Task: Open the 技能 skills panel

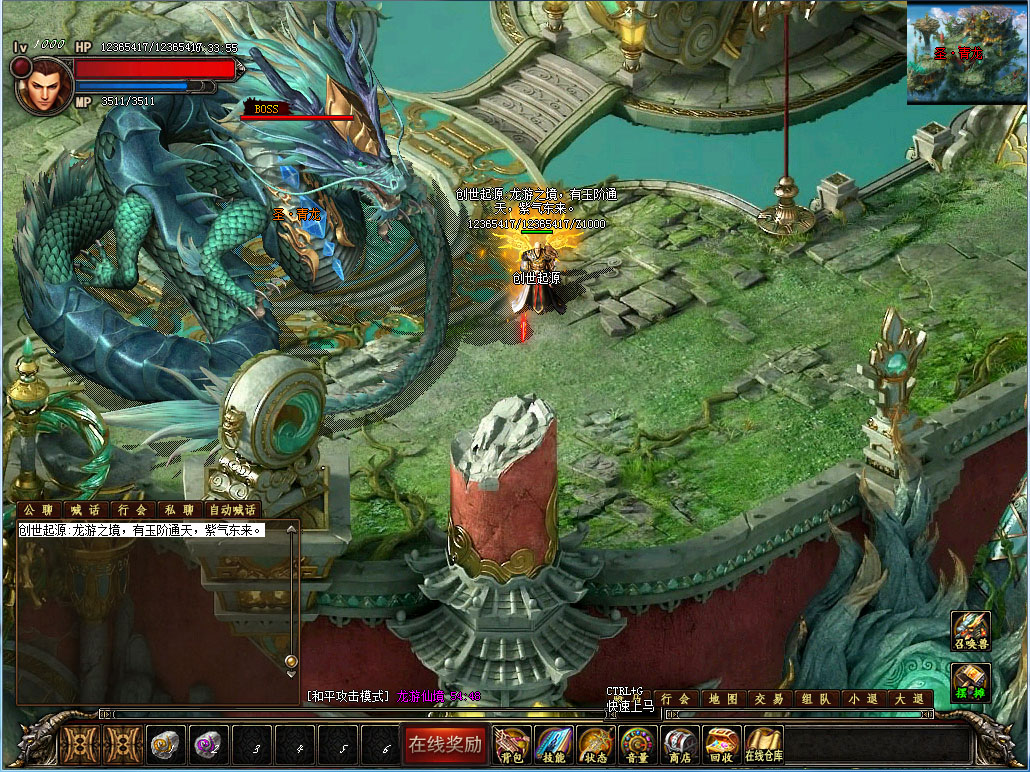Action: click(x=553, y=744)
